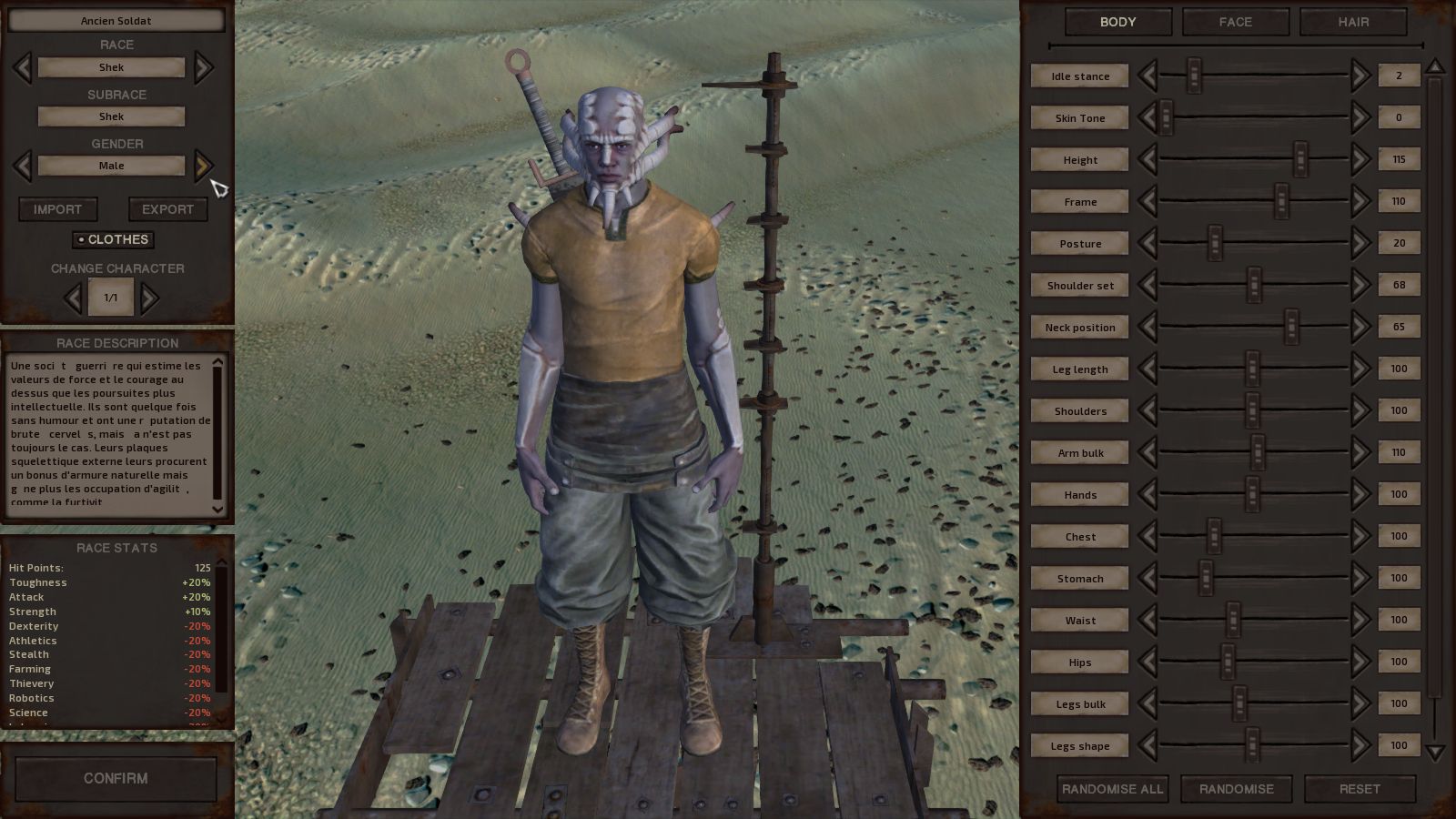Toggle the CLOTHES option off
The height and width of the screenshot is (819, 1456).
point(114,239)
